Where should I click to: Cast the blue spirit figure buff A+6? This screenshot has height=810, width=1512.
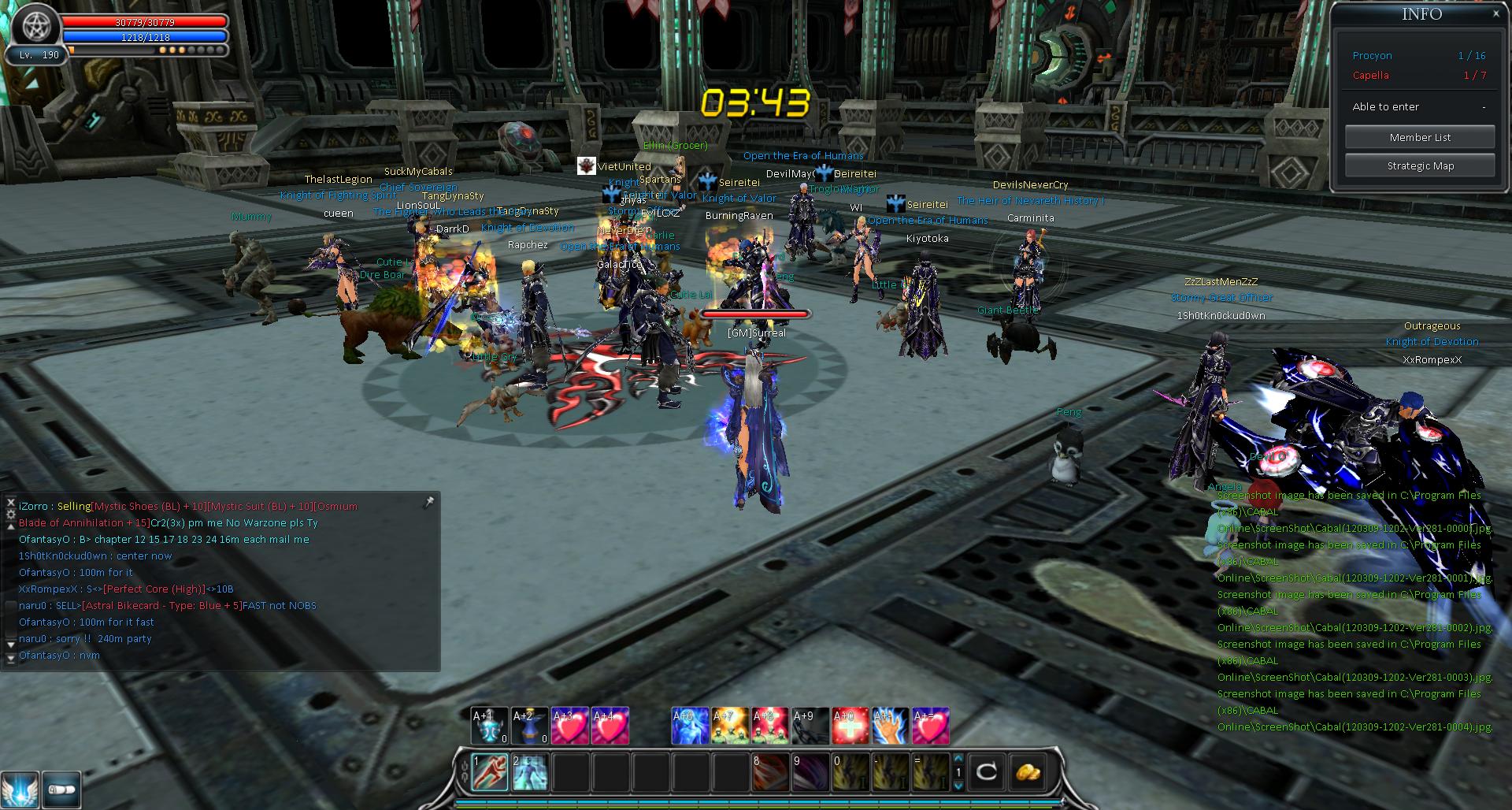[690, 726]
